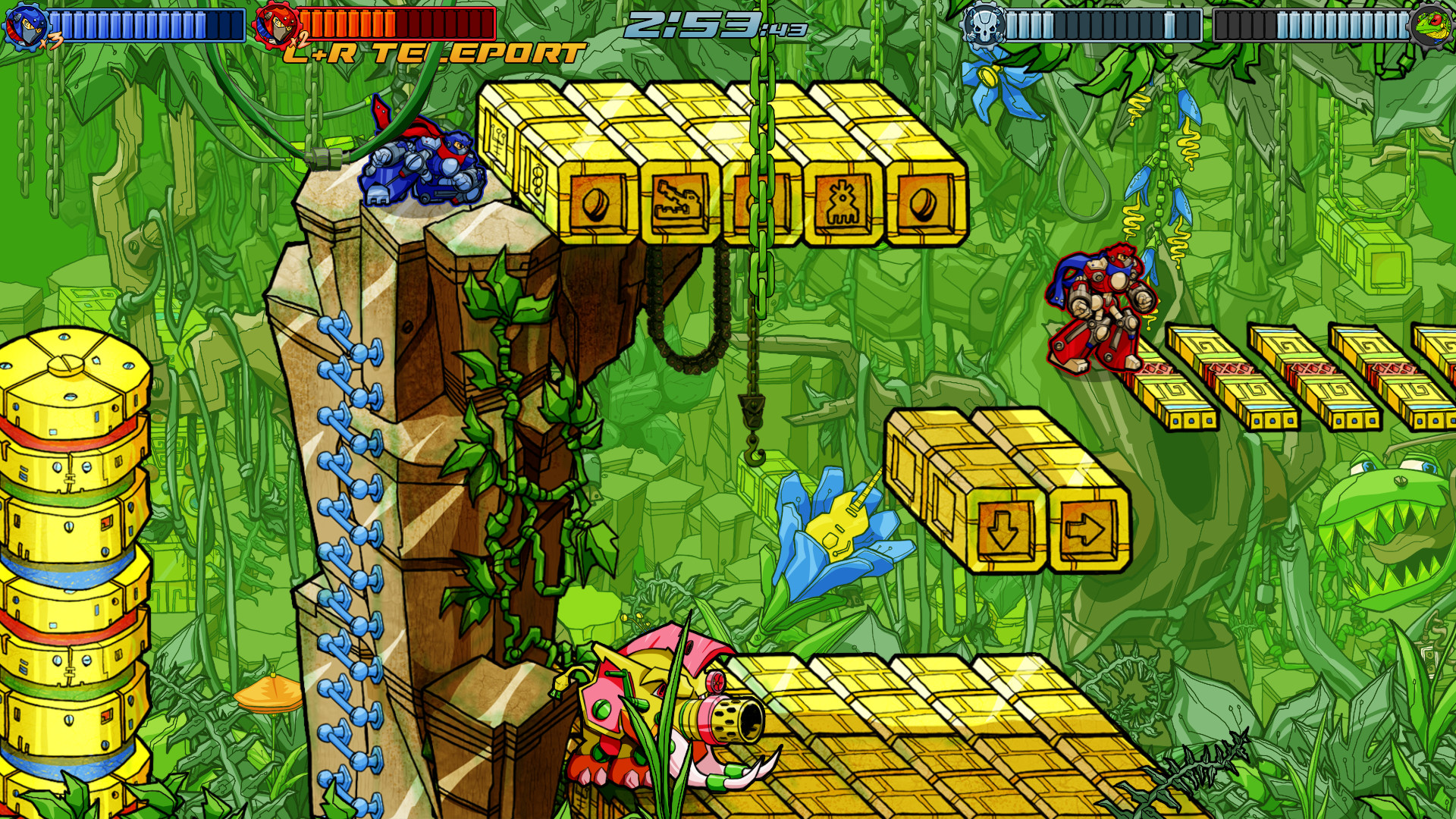Click the blue robot riding the hover bike
Viewport: 1456px width, 819px height.
[425, 163]
